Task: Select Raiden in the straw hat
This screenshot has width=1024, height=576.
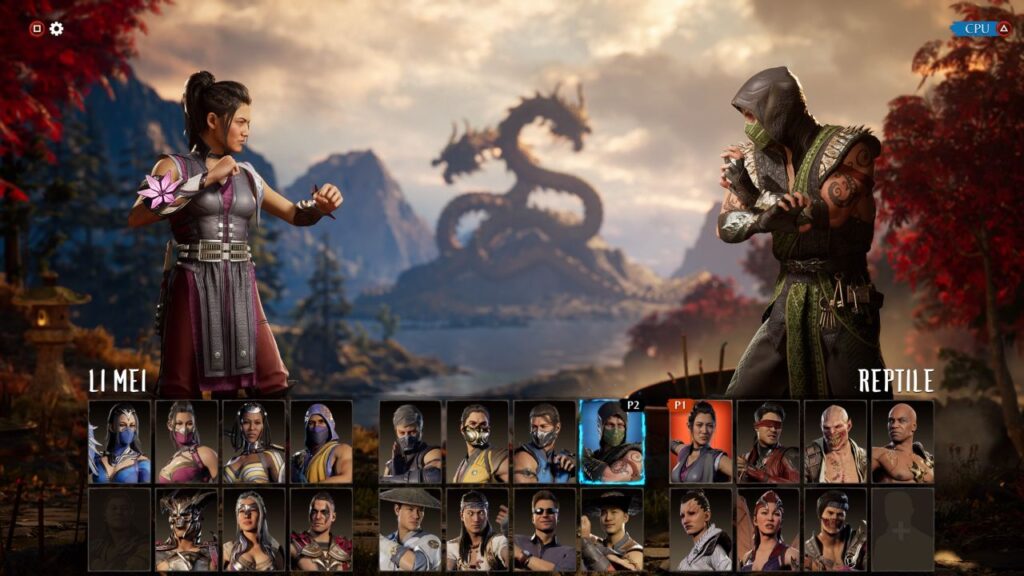Action: tap(411, 530)
